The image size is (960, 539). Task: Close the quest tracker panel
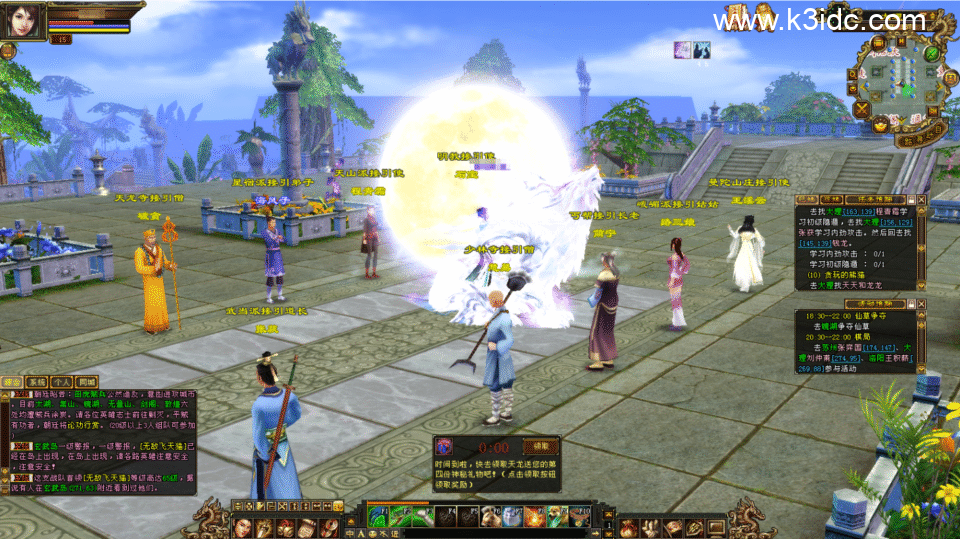click(x=921, y=200)
